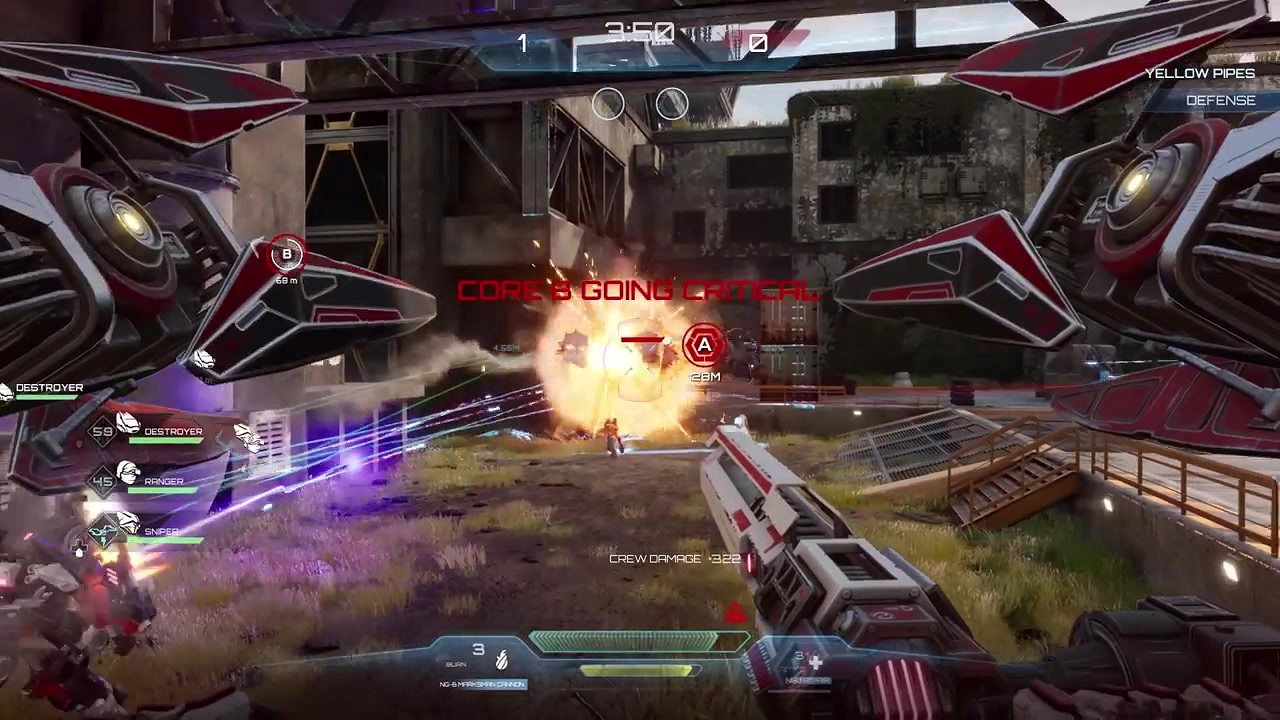Activate the Destroyer ability with 59 cooldown

[103, 432]
